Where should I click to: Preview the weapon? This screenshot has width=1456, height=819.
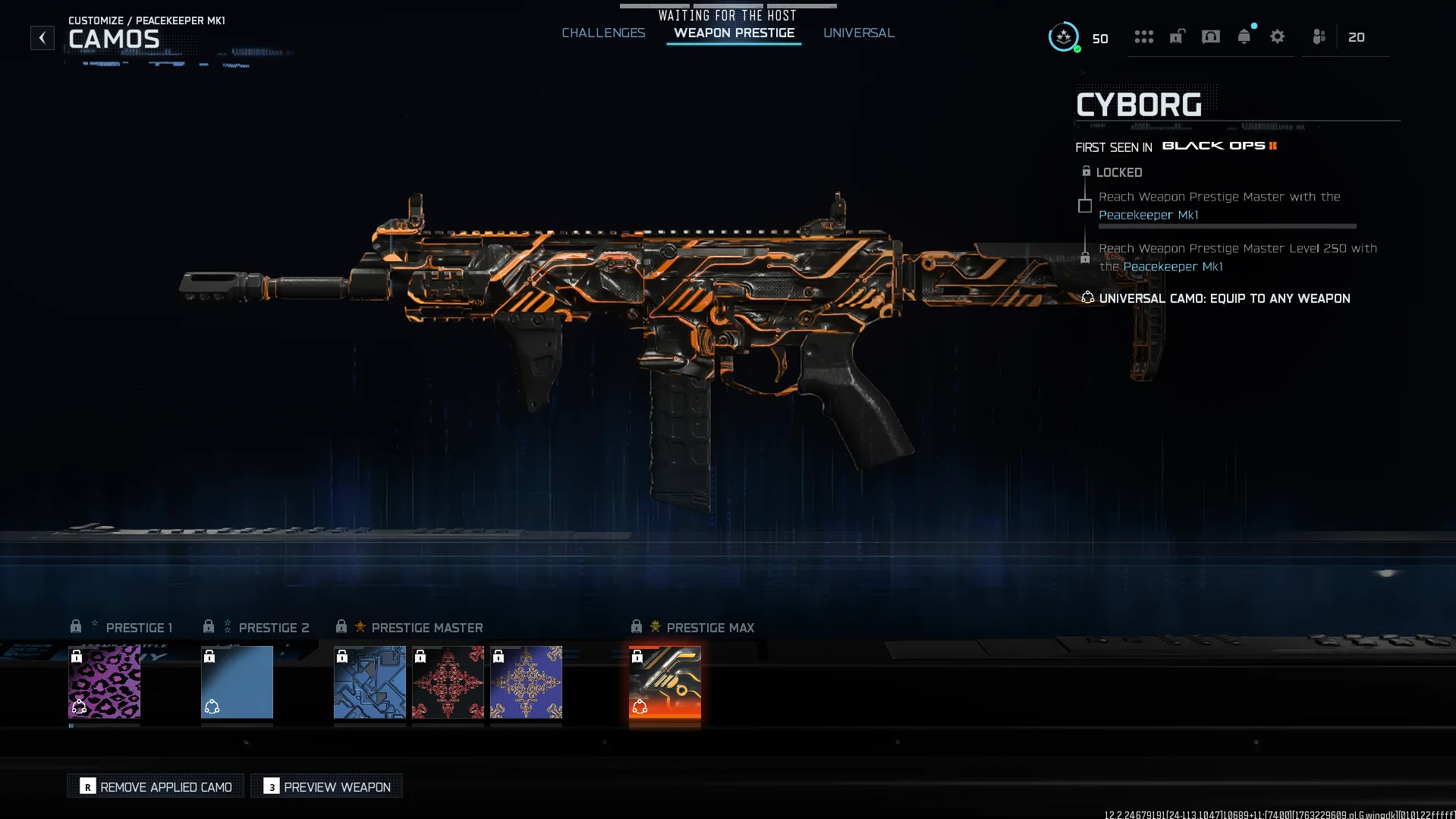(x=327, y=786)
